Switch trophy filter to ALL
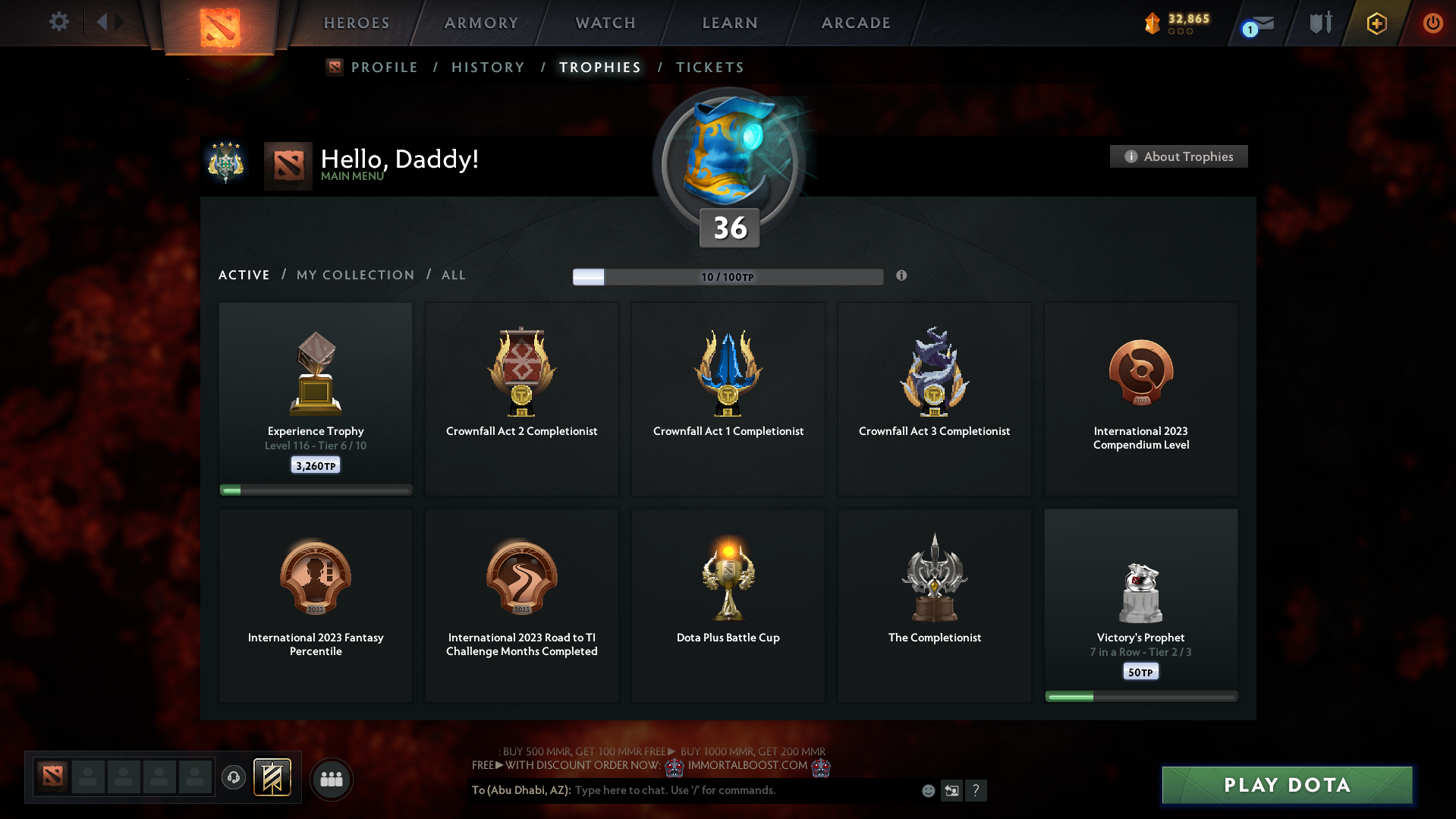1456x819 pixels. 453,275
